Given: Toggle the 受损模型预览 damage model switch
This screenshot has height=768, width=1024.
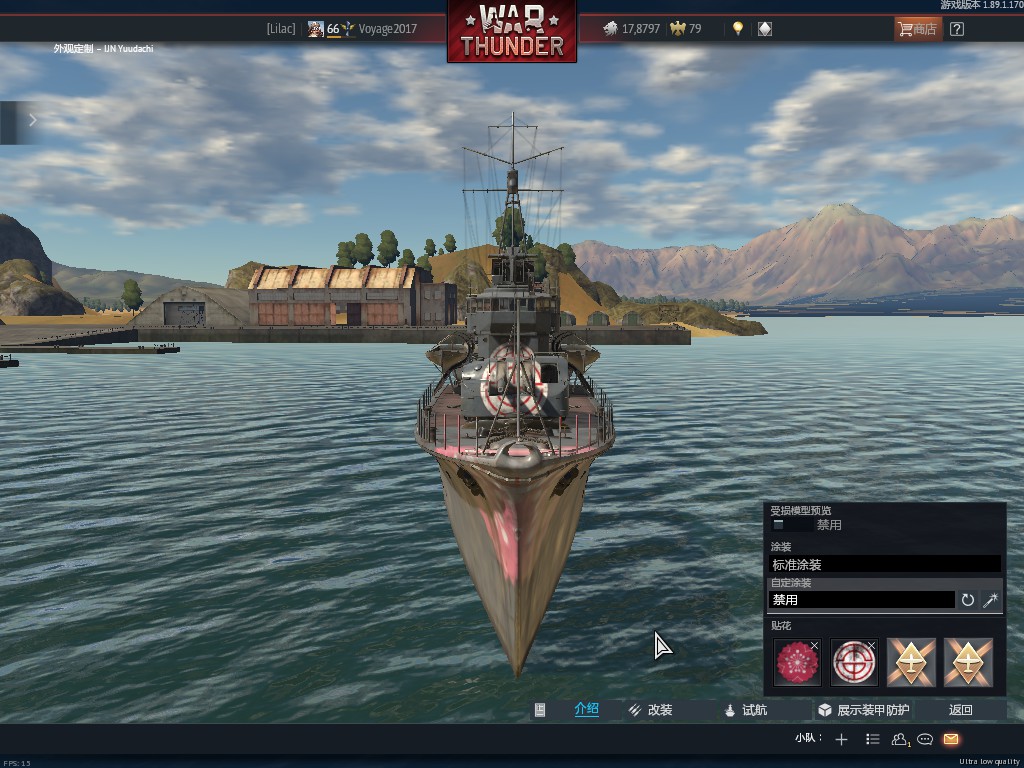Looking at the screenshot, I should [x=779, y=525].
